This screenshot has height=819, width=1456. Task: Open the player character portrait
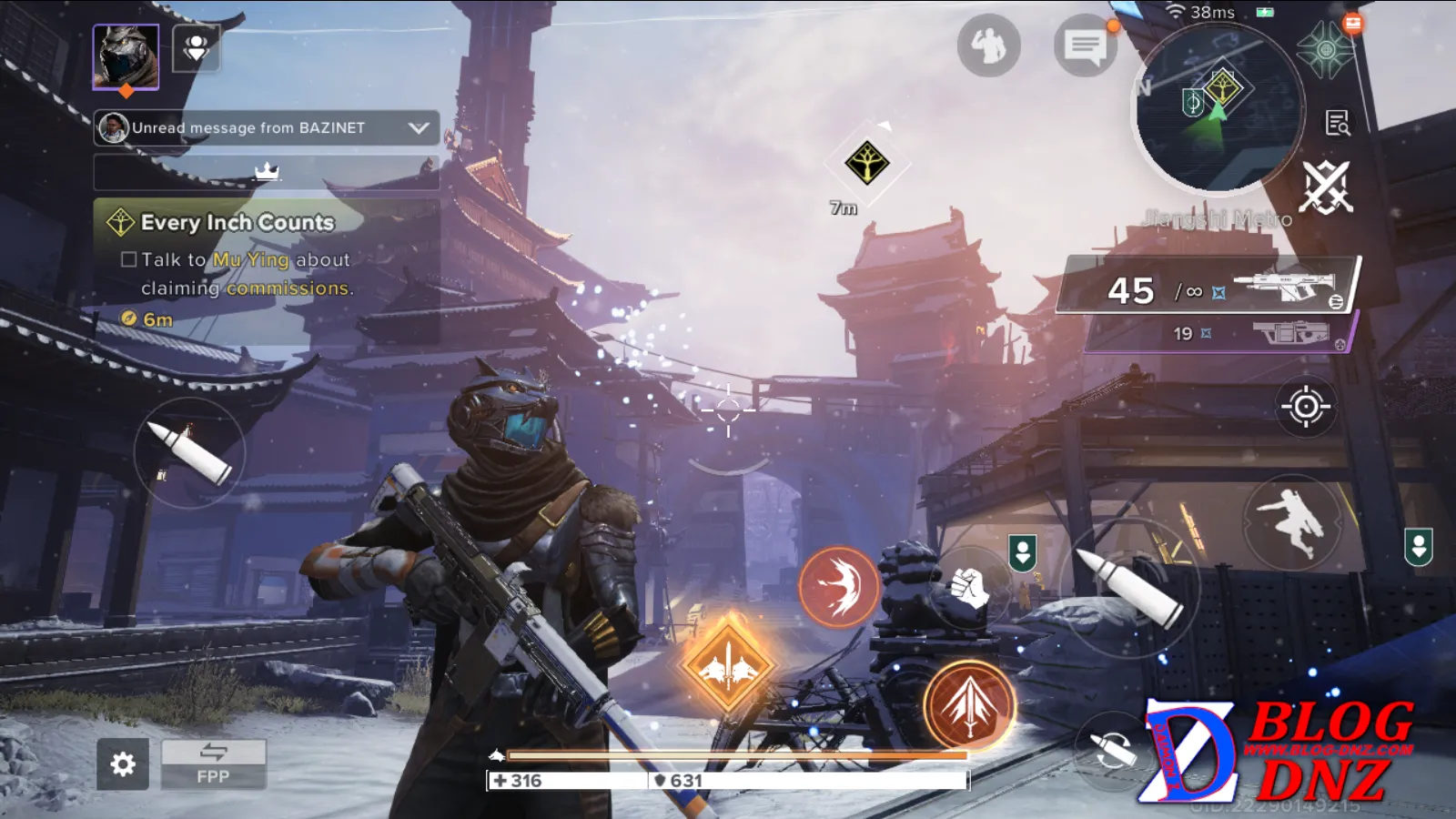coord(126,56)
